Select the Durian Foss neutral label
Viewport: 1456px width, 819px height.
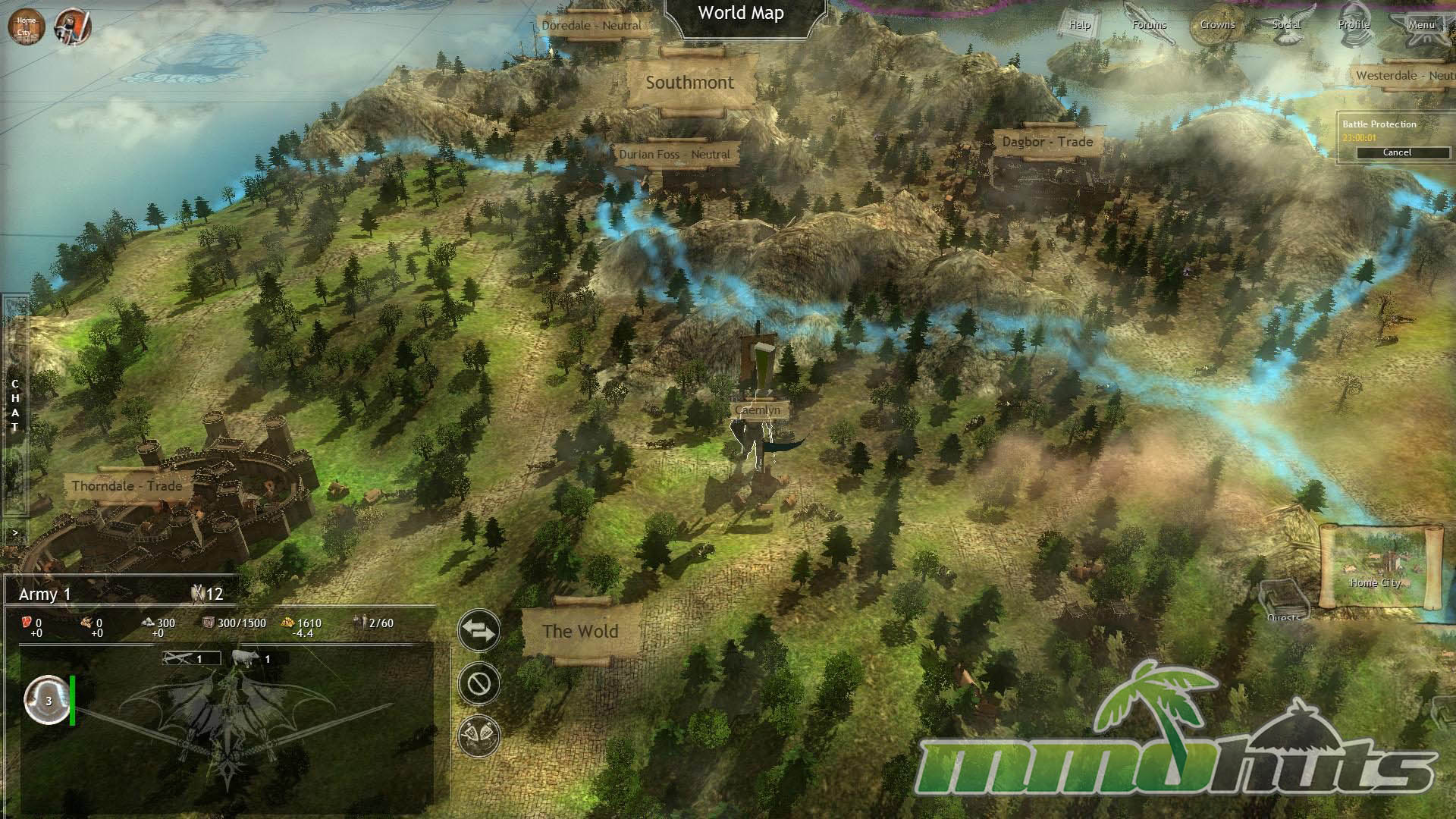[674, 154]
